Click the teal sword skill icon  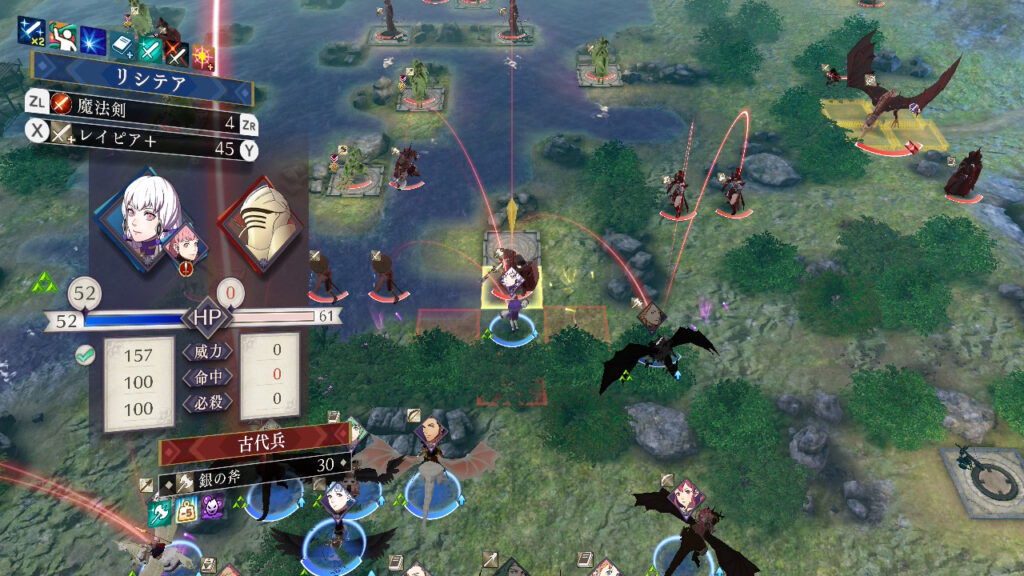pos(149,48)
